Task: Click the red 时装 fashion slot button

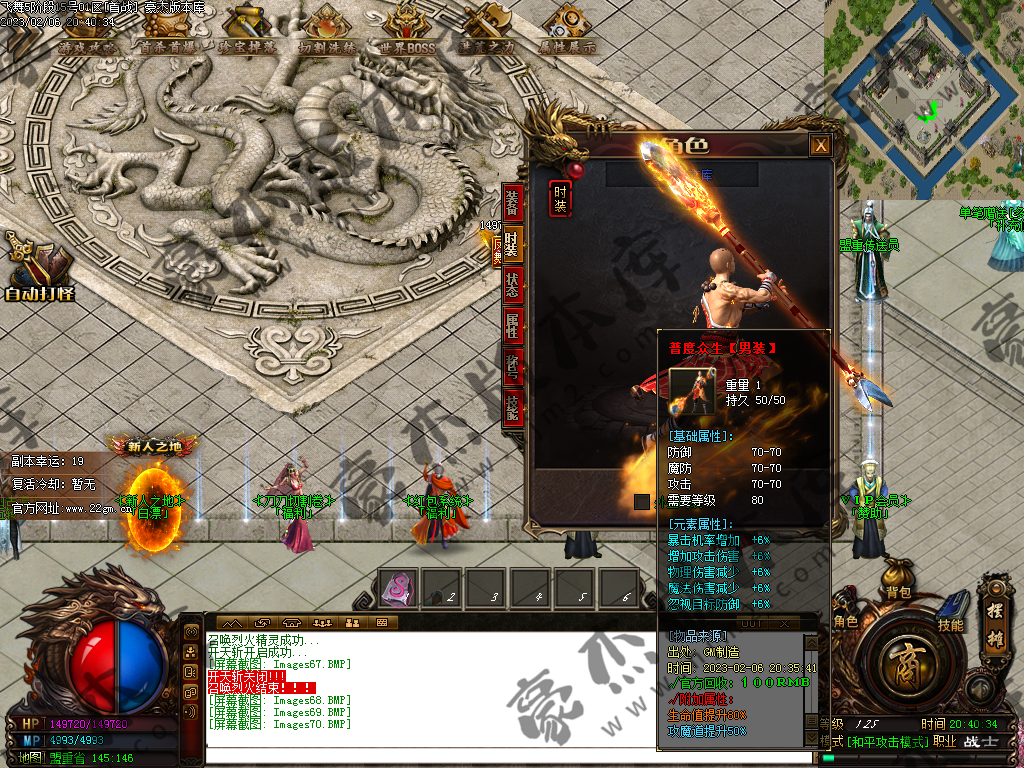Action: [561, 198]
